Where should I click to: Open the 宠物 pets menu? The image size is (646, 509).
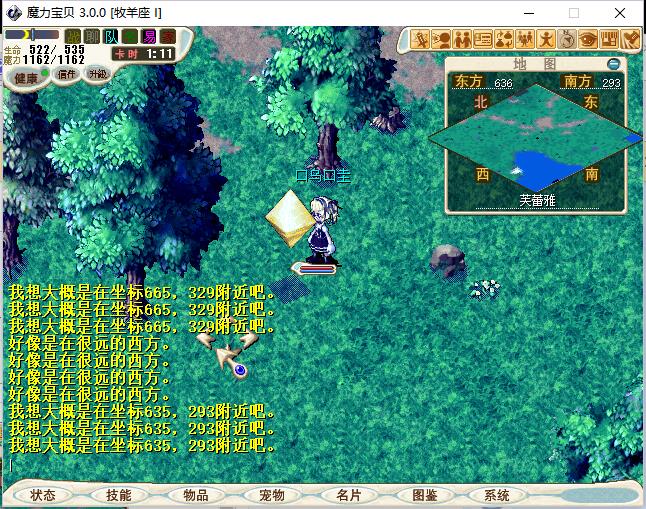point(271,495)
